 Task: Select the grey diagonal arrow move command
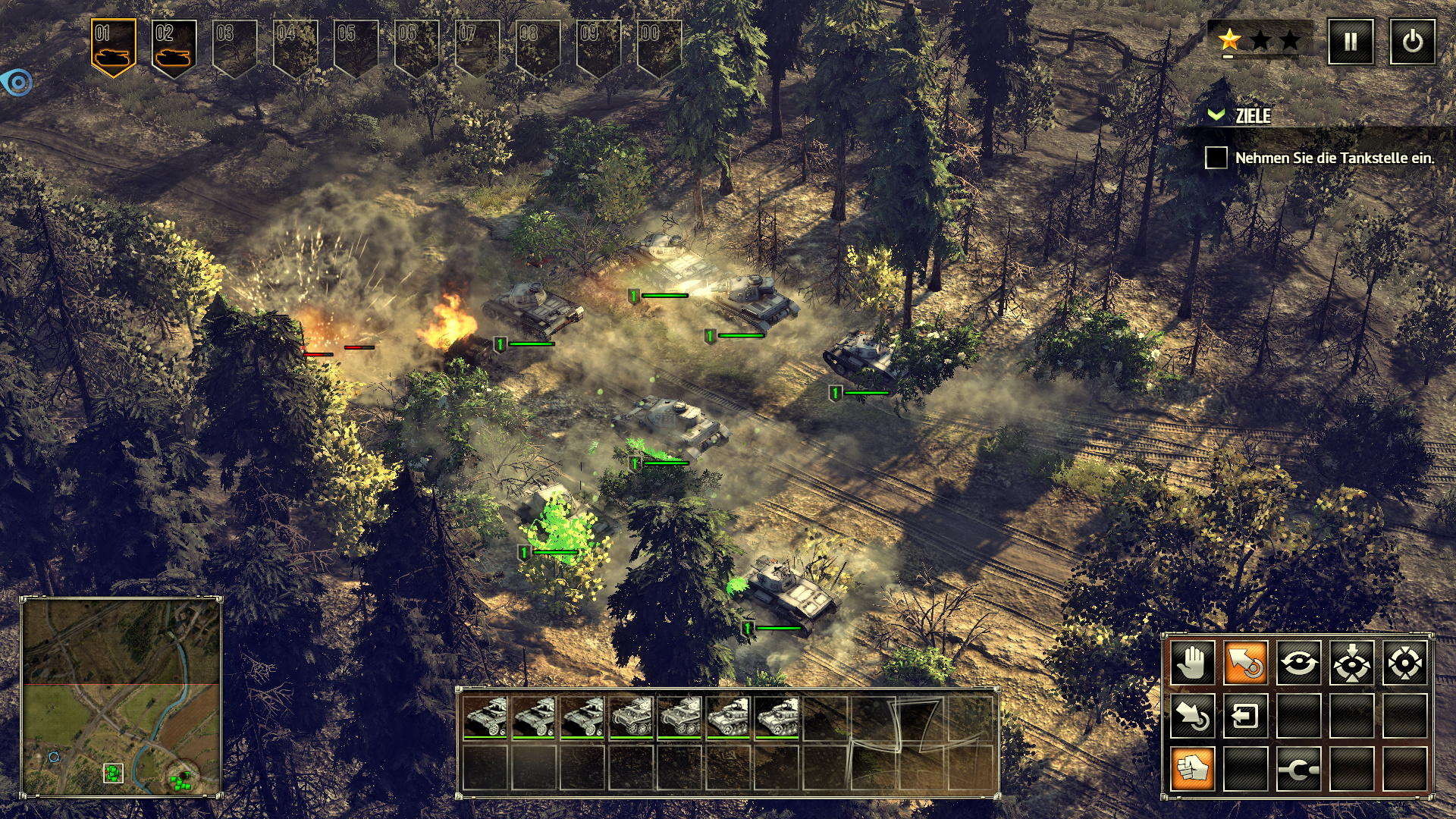click(x=1193, y=716)
